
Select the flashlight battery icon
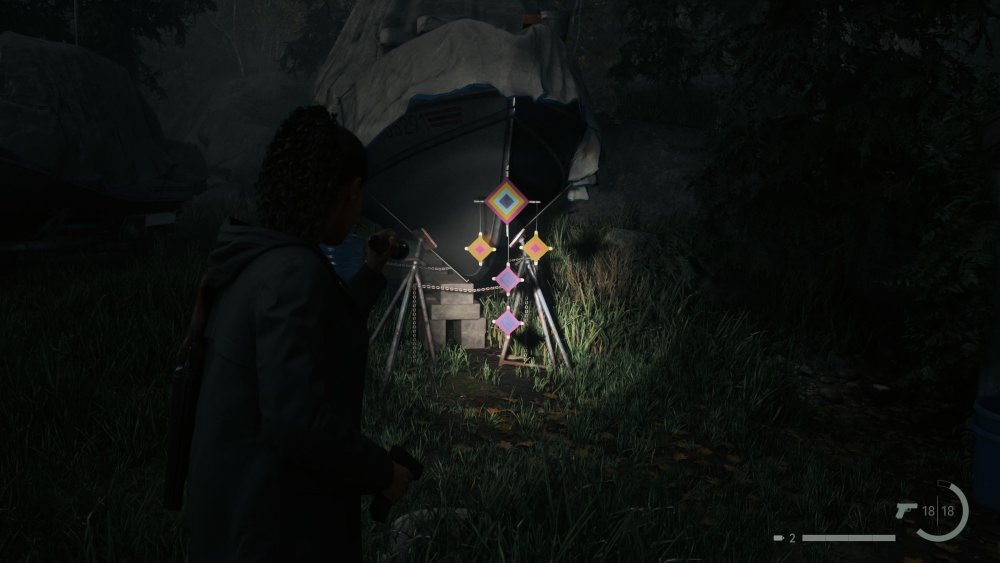[x=778, y=538]
